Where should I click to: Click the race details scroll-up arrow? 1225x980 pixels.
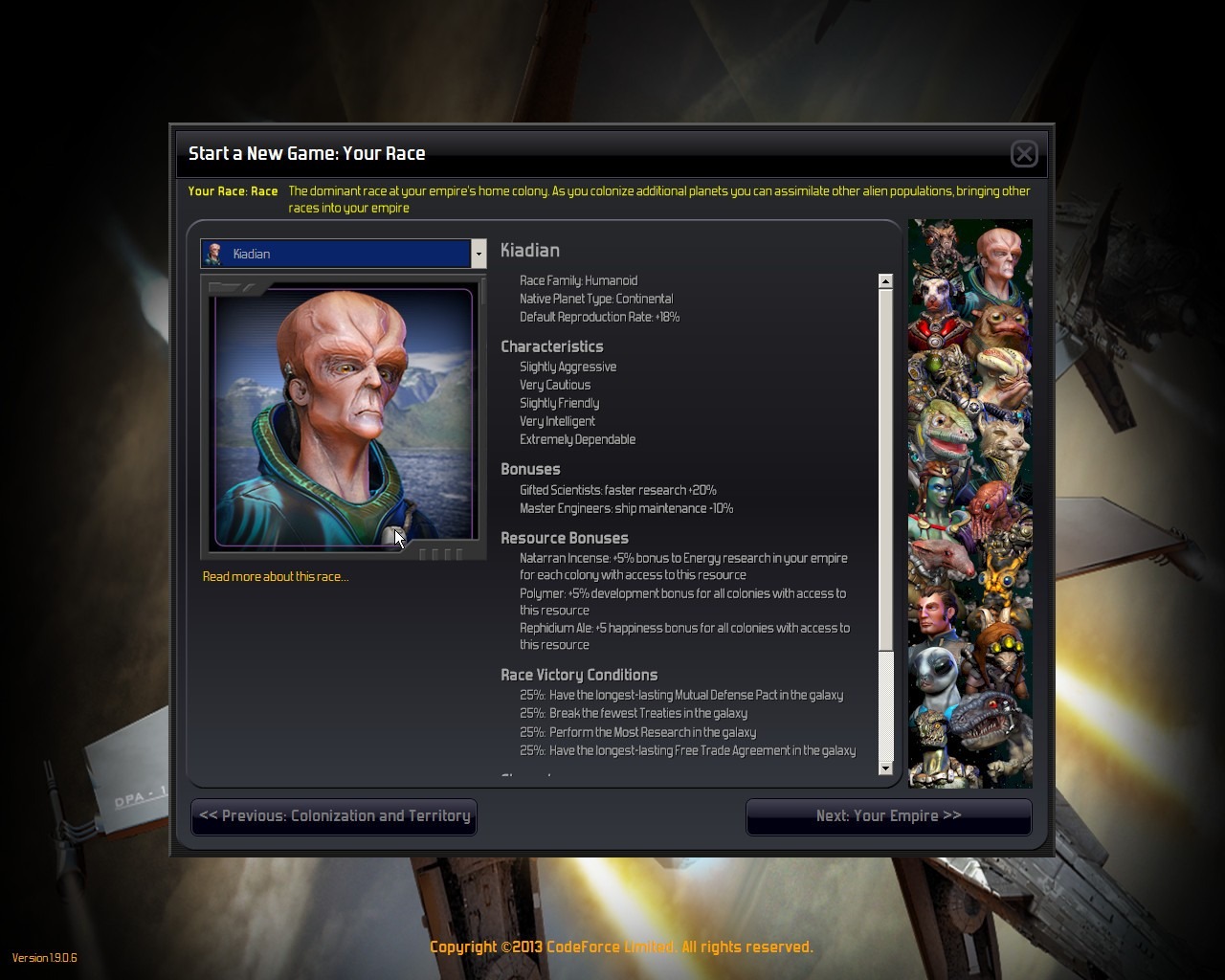click(x=885, y=281)
